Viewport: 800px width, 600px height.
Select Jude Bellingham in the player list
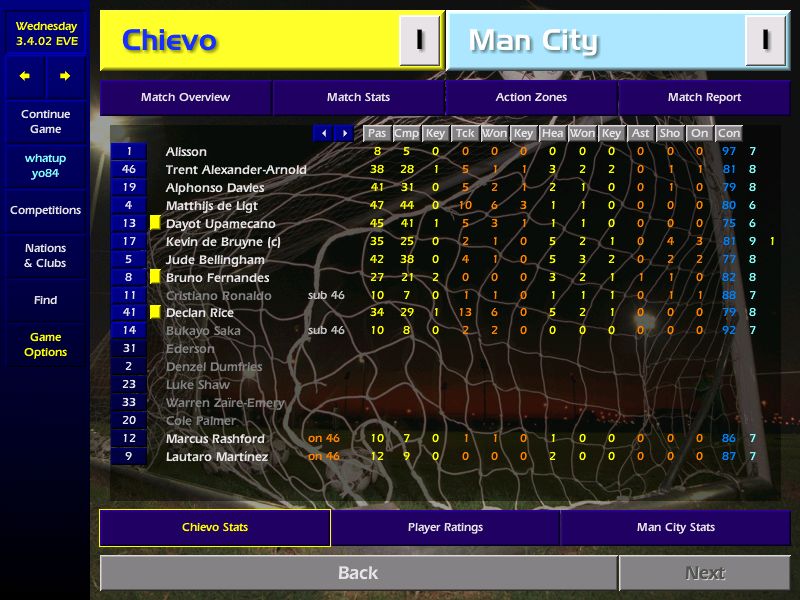(215, 259)
